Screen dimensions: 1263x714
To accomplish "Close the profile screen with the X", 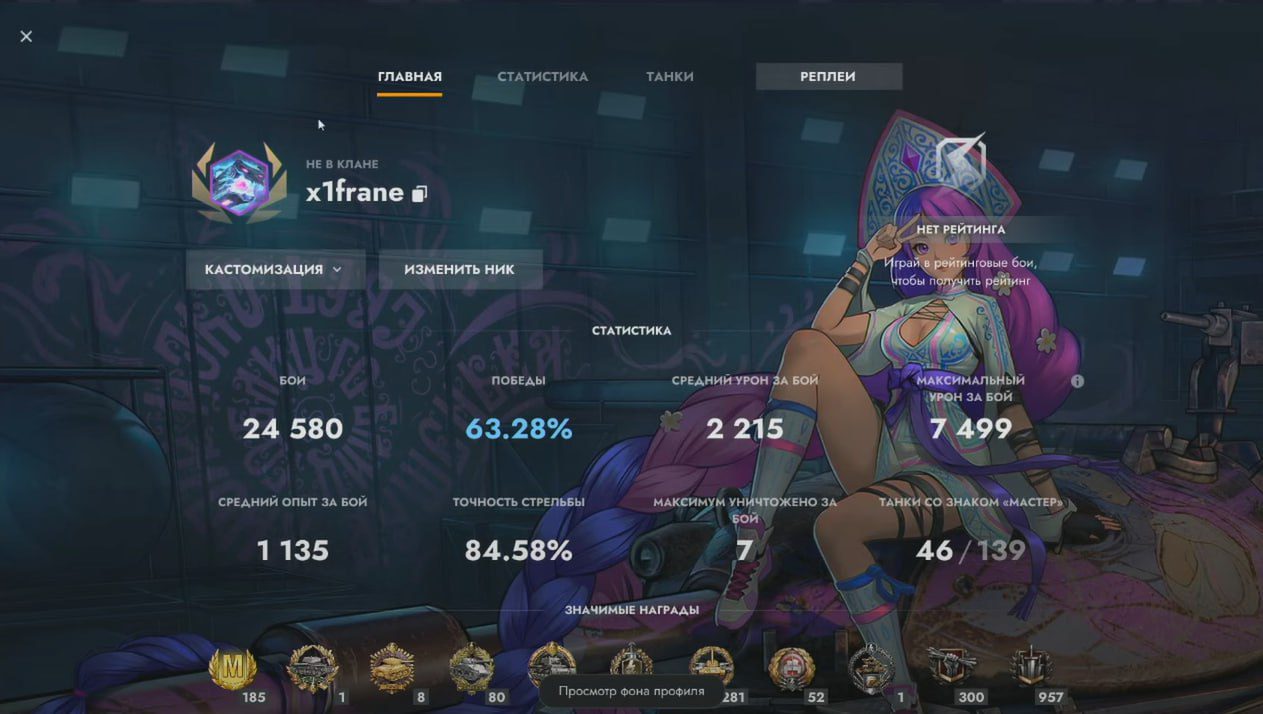I will click(26, 37).
